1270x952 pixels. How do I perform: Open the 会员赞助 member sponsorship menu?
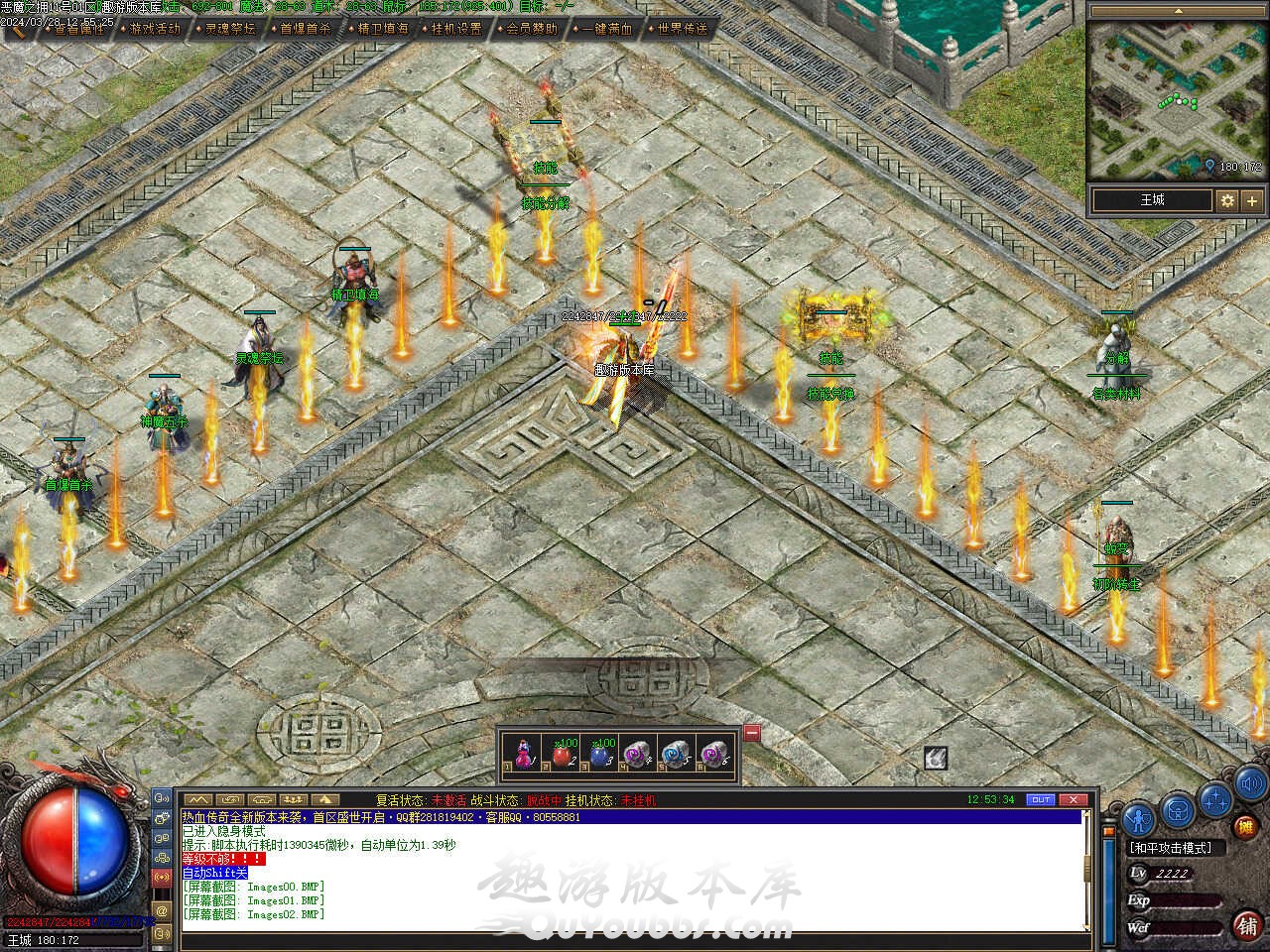pyautogui.click(x=532, y=29)
